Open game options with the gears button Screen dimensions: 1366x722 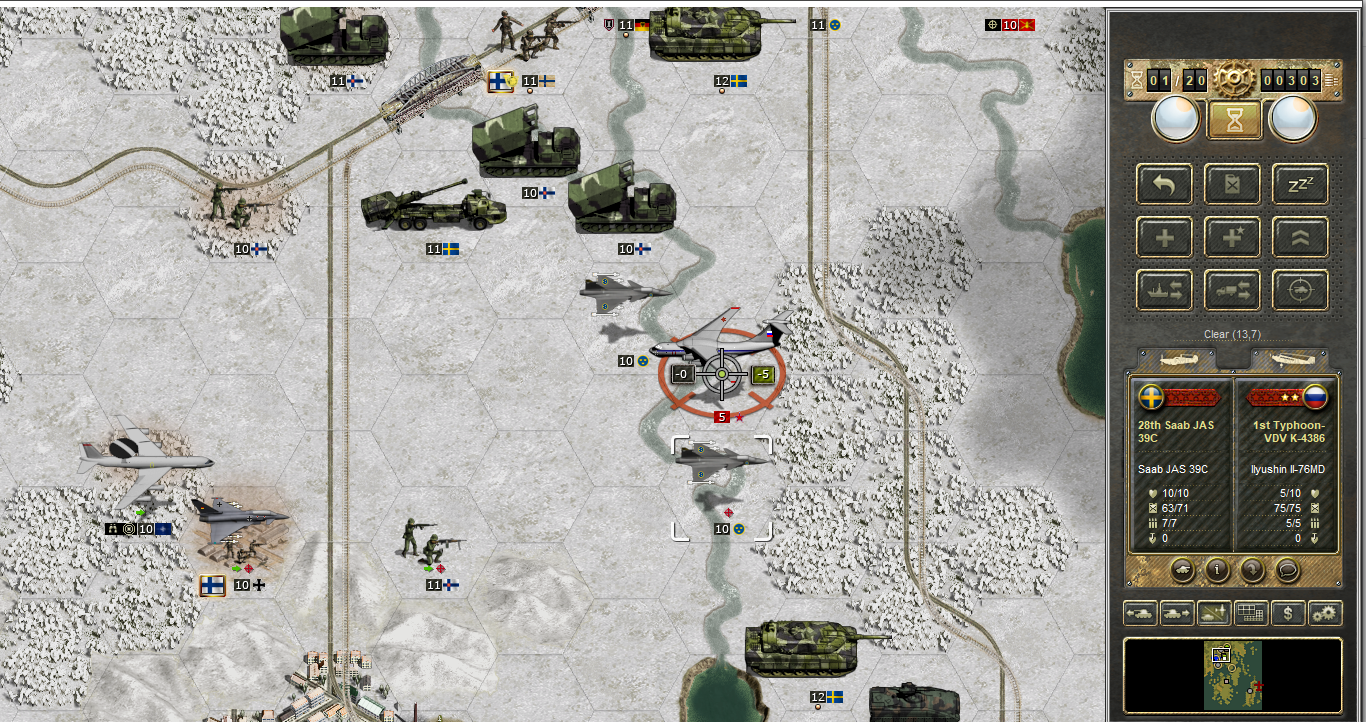click(1325, 613)
